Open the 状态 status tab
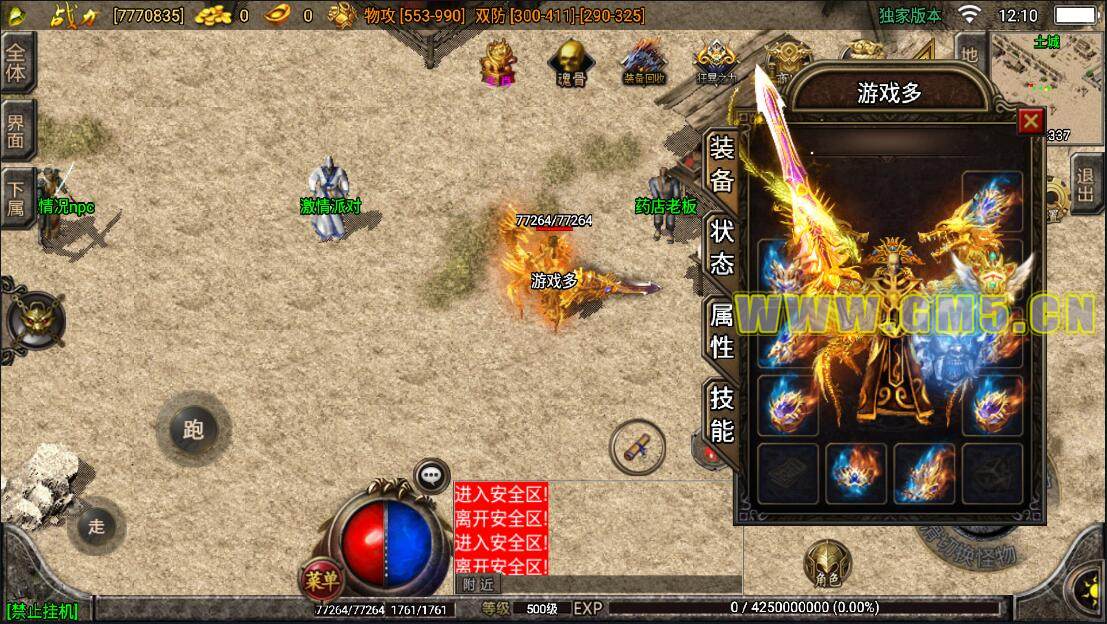The width and height of the screenshot is (1107, 624). pos(721,246)
